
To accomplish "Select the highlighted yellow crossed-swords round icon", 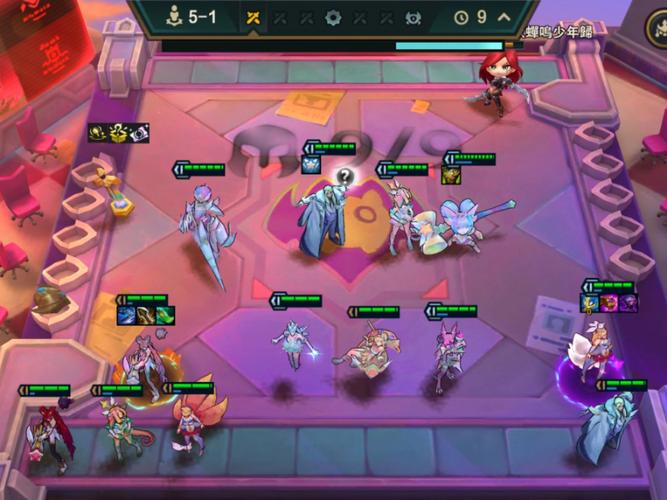I will (x=253, y=17).
